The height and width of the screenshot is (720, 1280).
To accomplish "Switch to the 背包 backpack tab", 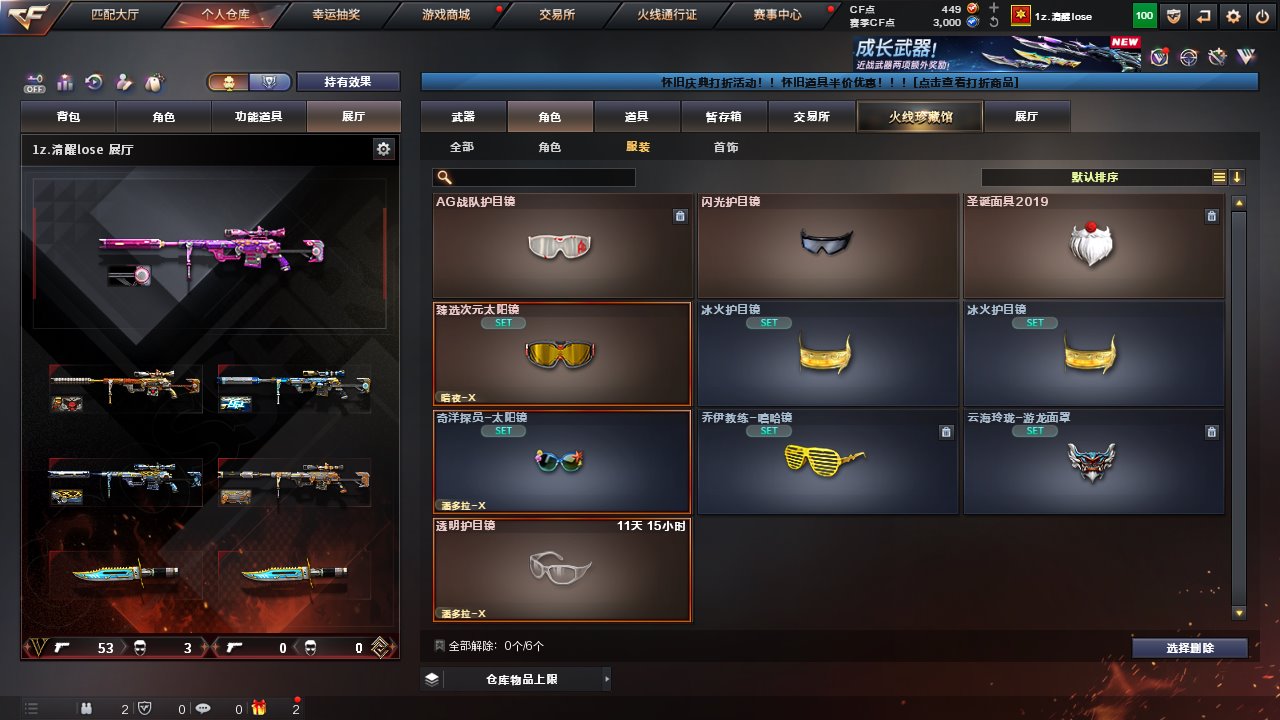I will pos(68,117).
